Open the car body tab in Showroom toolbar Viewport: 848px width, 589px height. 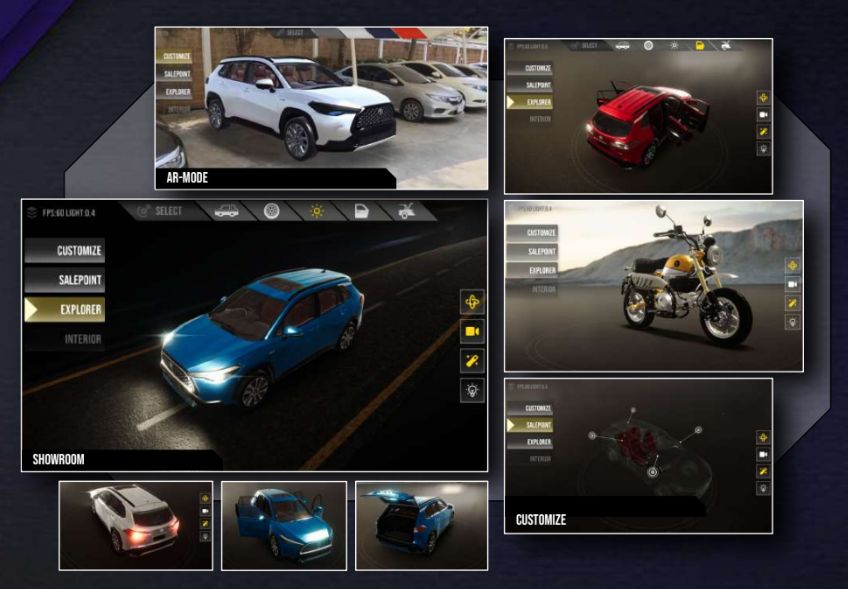coord(227,211)
